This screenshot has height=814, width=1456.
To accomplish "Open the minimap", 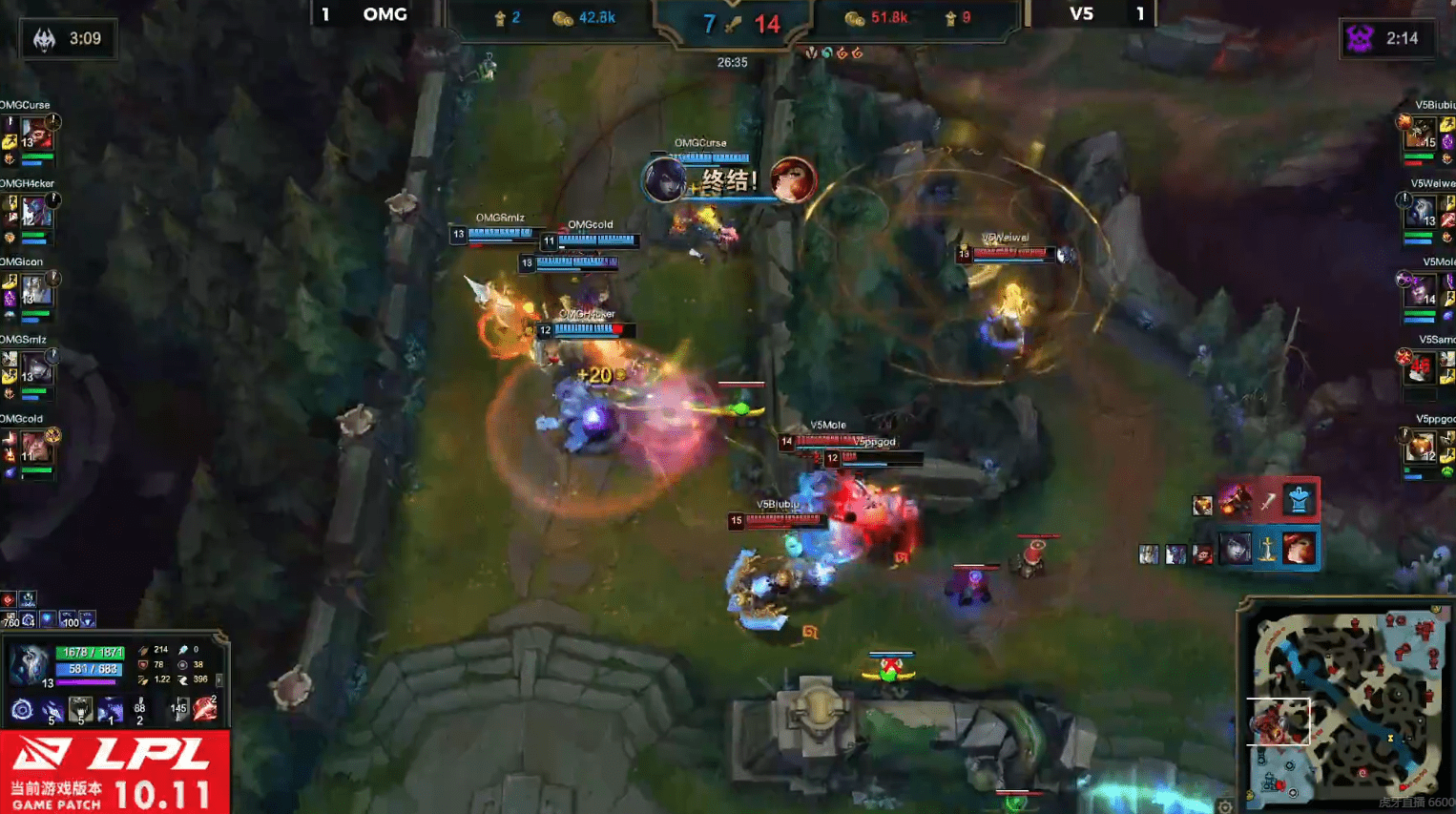I will click(x=1345, y=701).
